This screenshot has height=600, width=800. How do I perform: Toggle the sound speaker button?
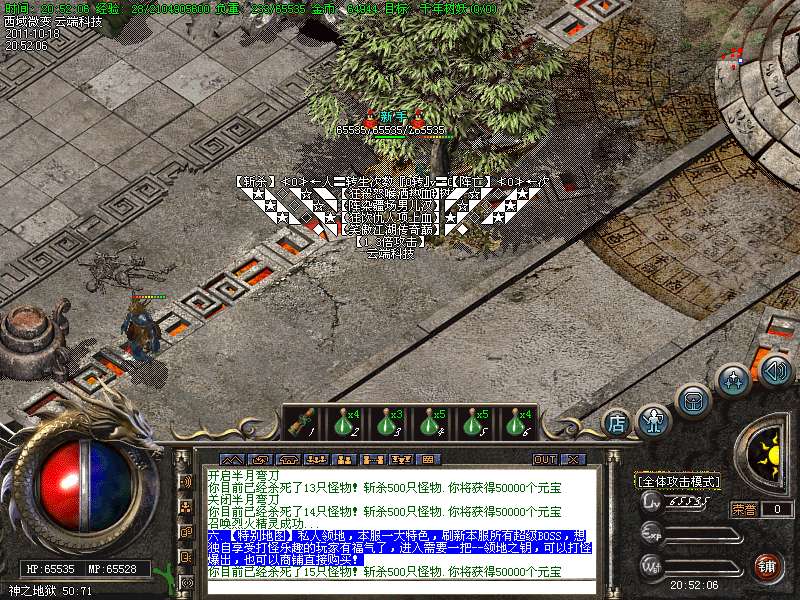click(x=775, y=372)
